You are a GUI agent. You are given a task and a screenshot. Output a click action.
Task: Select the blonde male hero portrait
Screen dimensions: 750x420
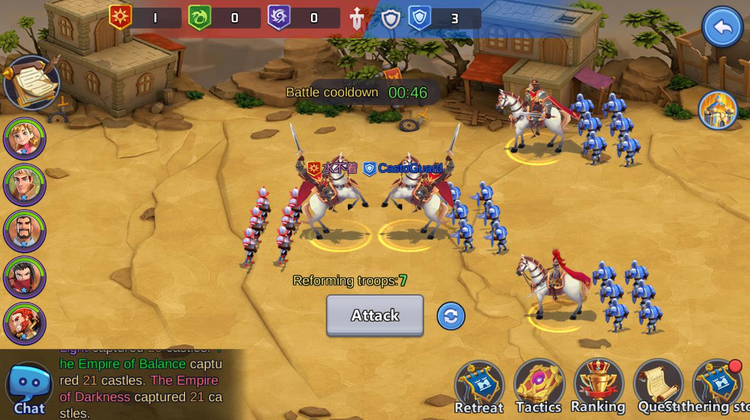[x=24, y=184]
